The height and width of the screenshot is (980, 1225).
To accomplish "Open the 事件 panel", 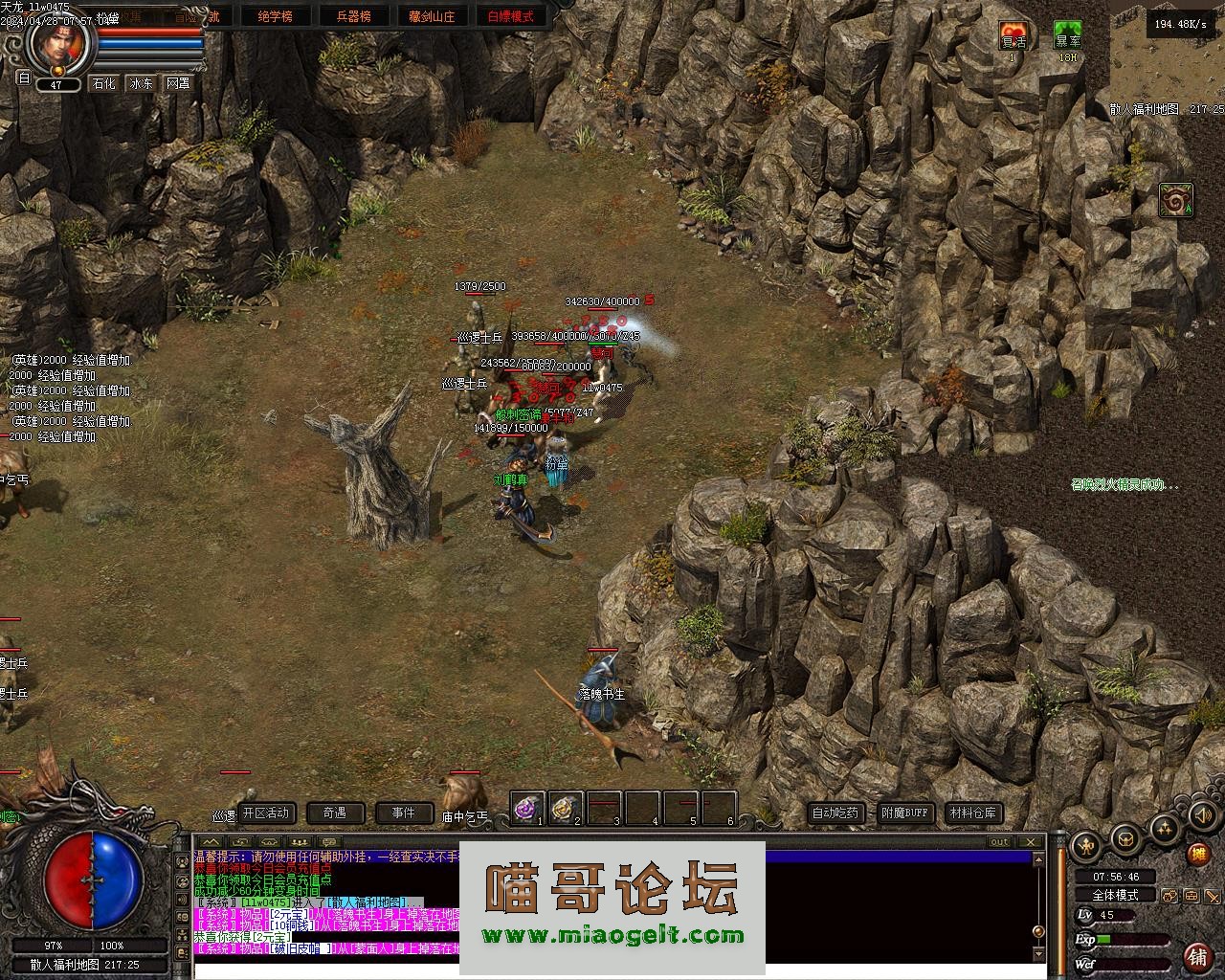I will tap(404, 813).
